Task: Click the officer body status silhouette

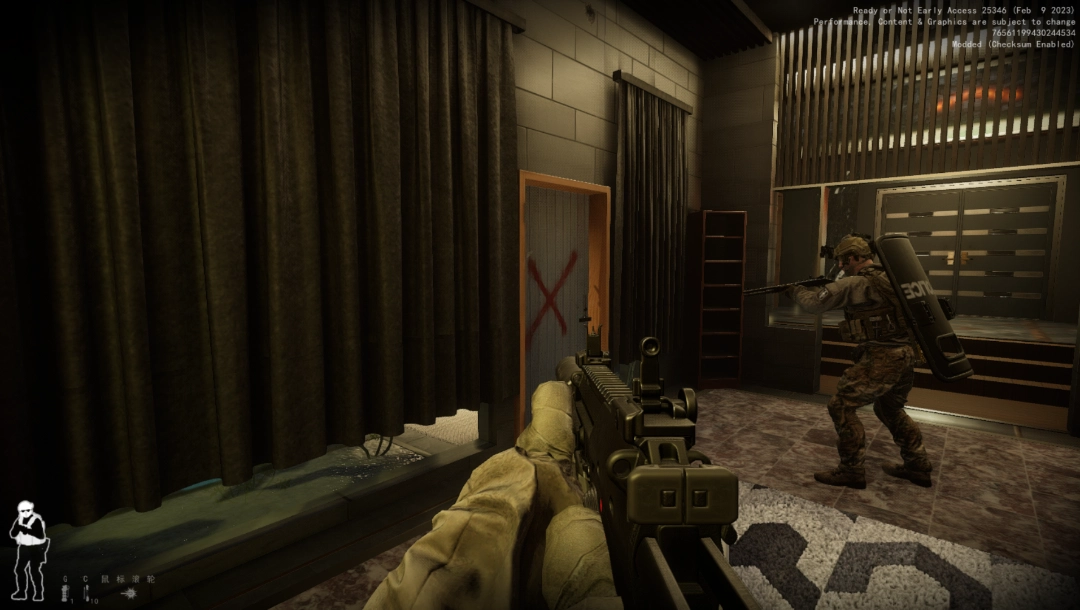Action: 27,548
